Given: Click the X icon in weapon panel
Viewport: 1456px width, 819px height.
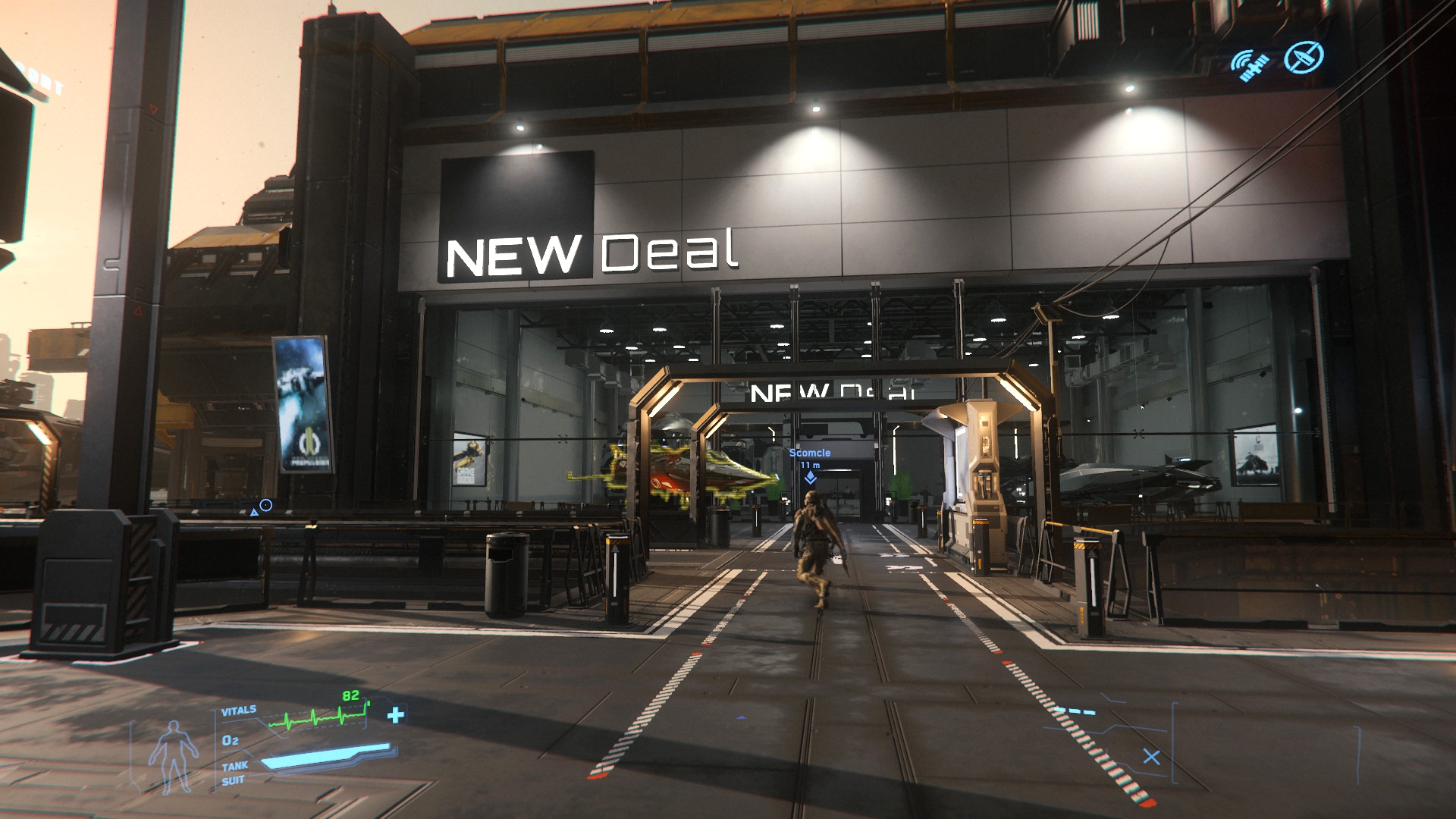Looking at the screenshot, I should pos(1151,757).
